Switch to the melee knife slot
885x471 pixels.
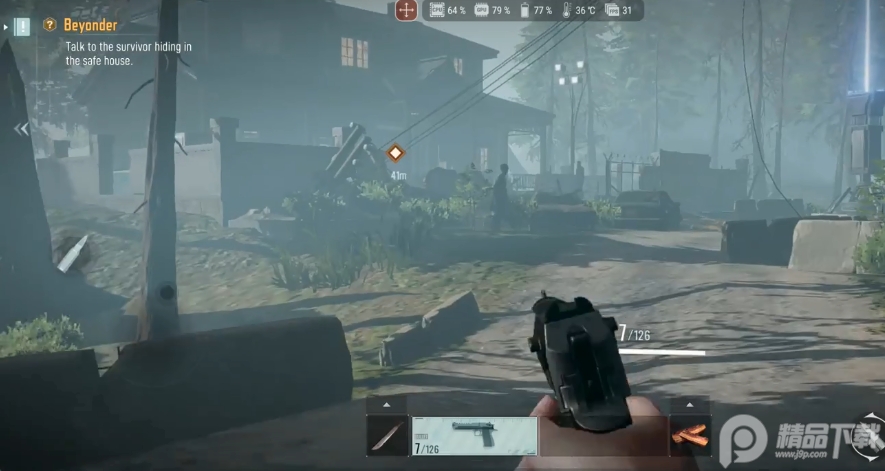[387, 436]
